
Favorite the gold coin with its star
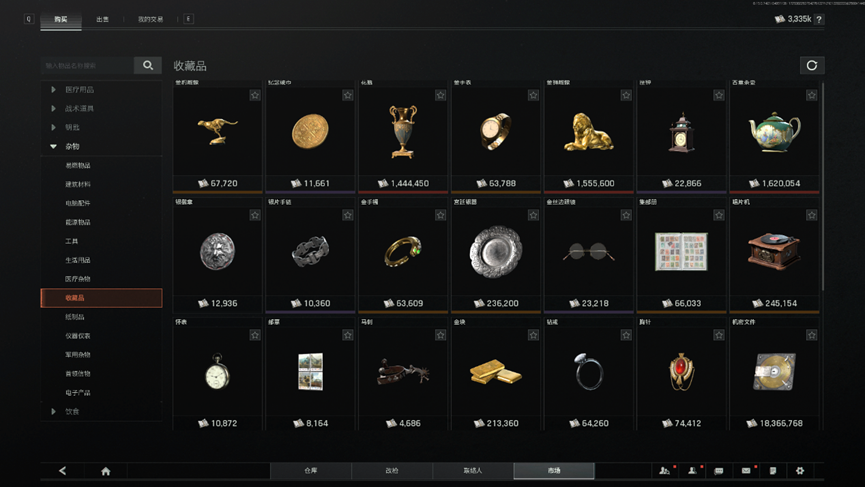point(347,95)
